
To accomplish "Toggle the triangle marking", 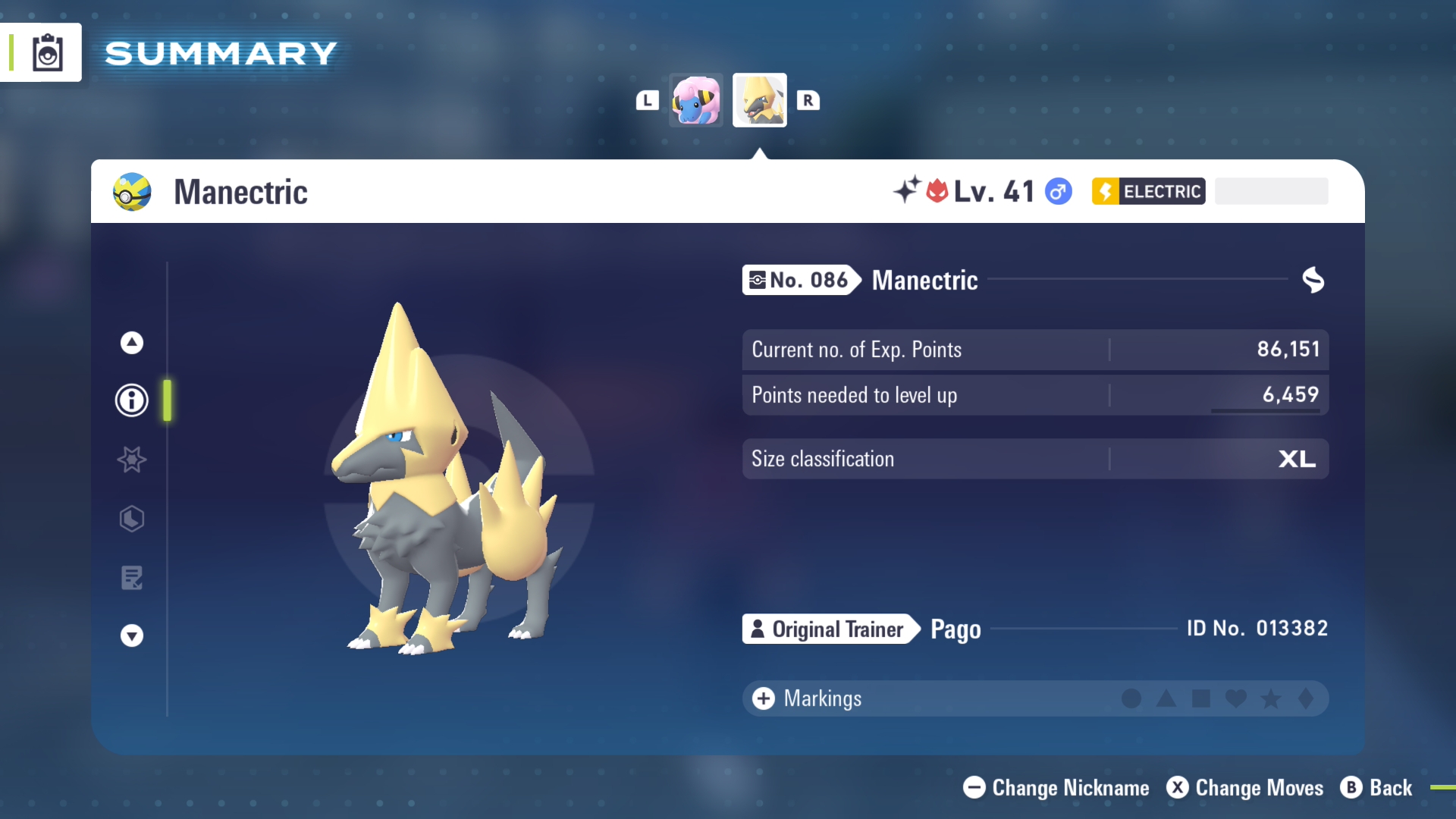I will [1166, 698].
